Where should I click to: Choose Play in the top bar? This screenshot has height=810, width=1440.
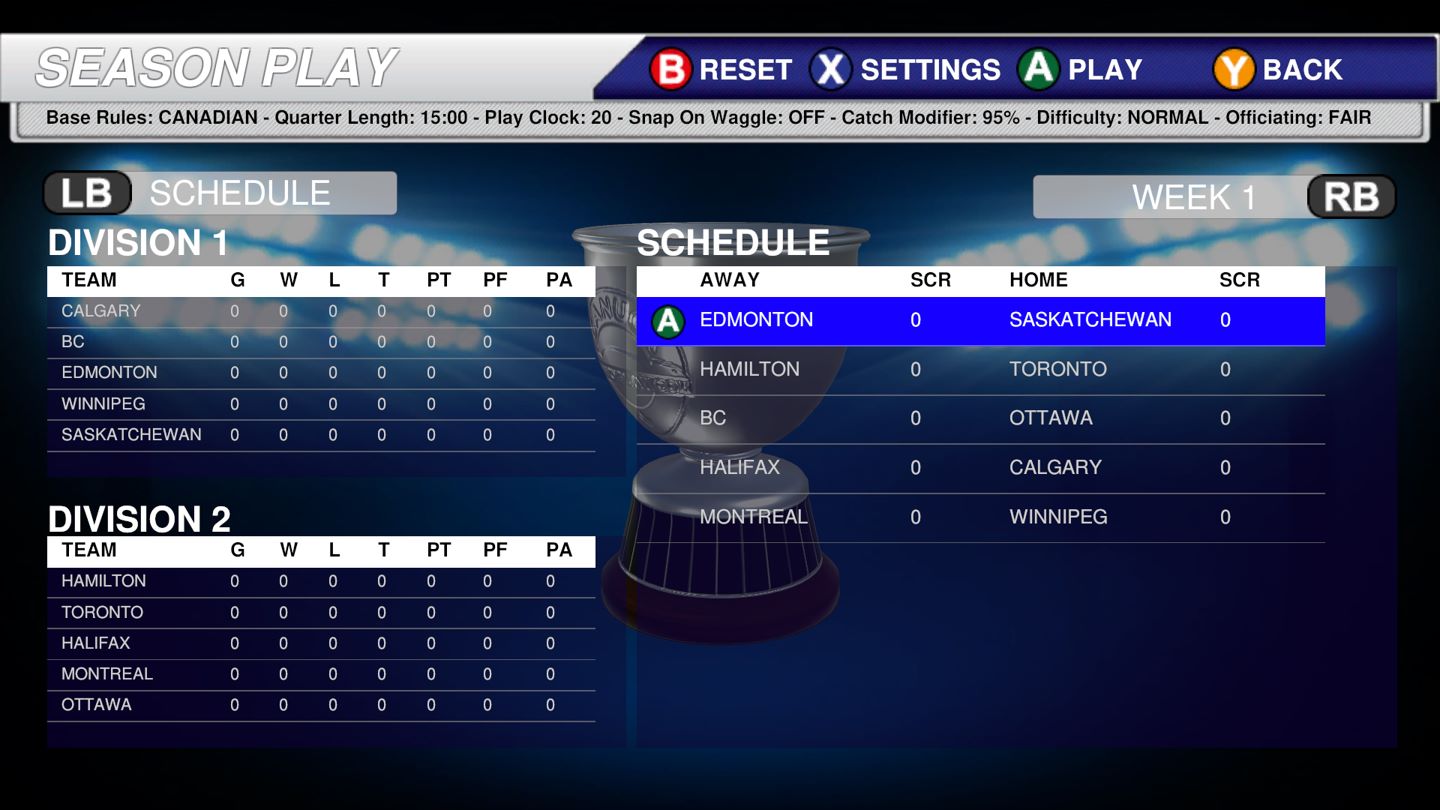pos(1080,69)
